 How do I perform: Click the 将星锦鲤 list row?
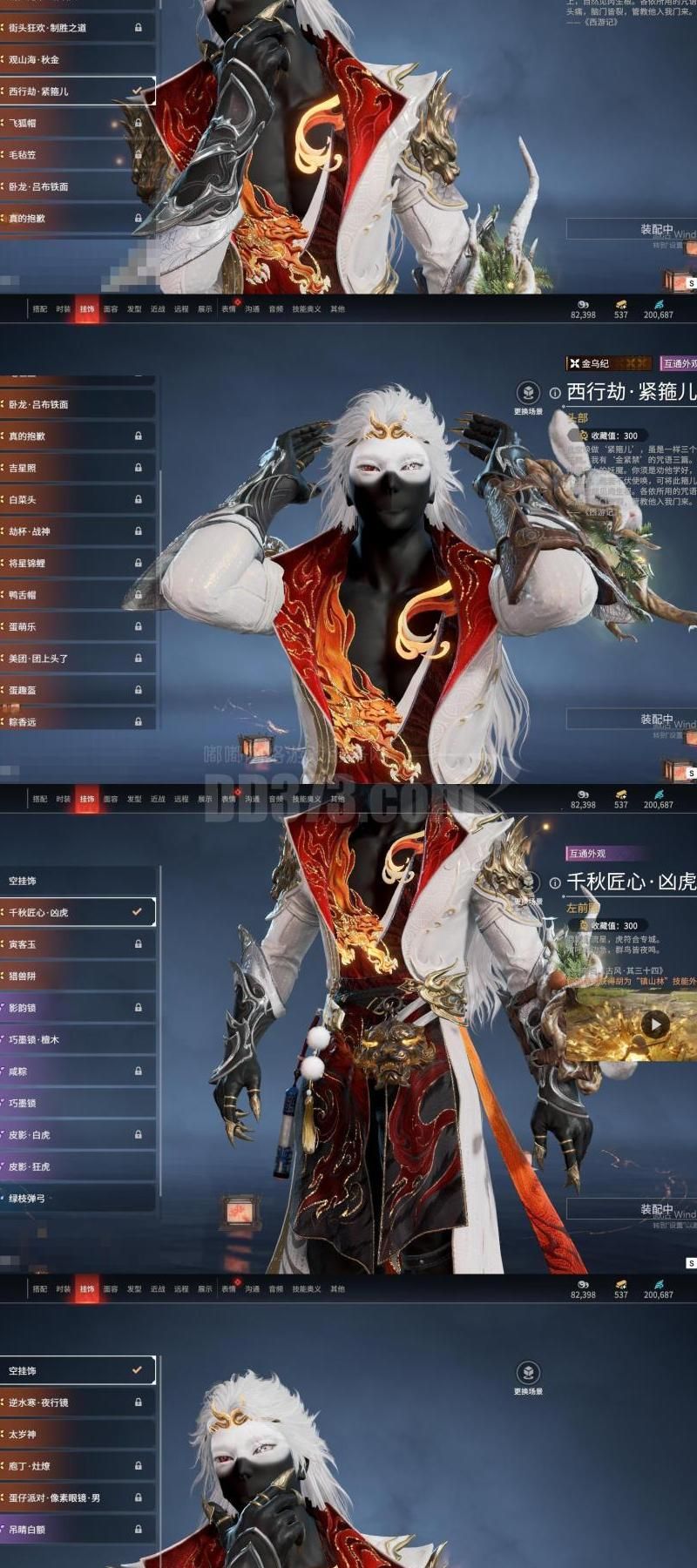77,563
